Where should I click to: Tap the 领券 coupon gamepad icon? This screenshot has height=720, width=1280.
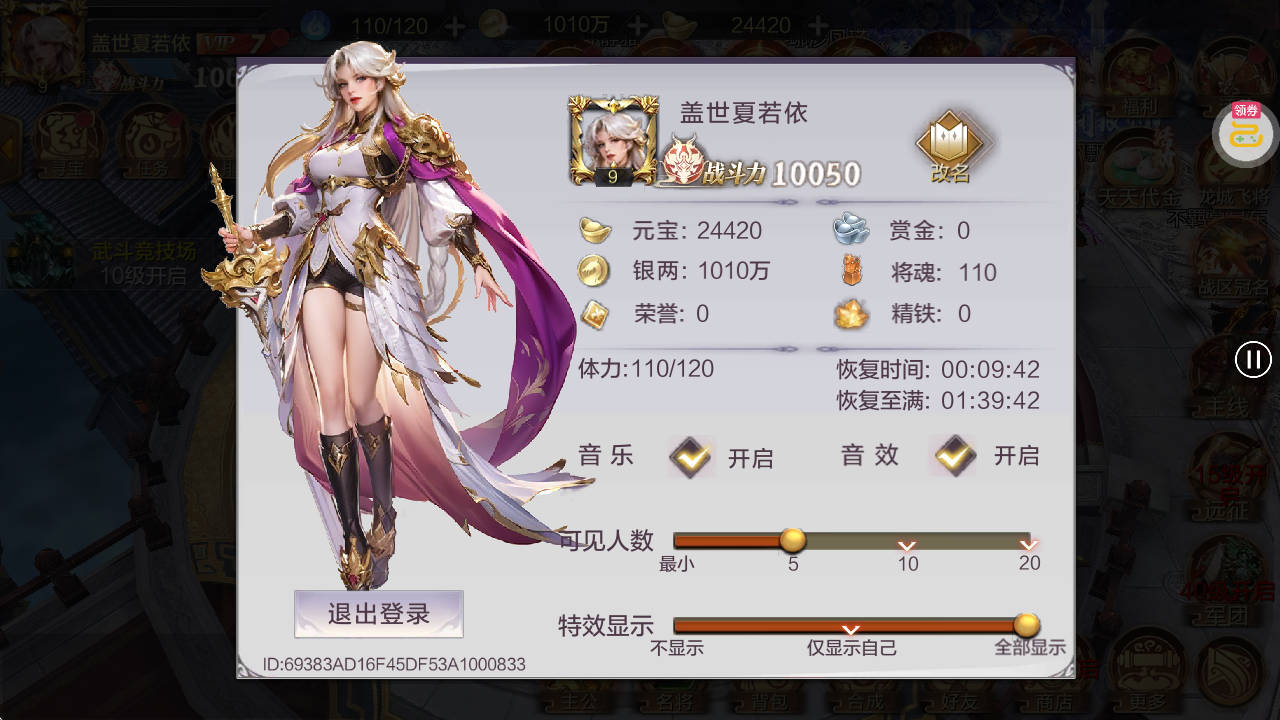1243,133
